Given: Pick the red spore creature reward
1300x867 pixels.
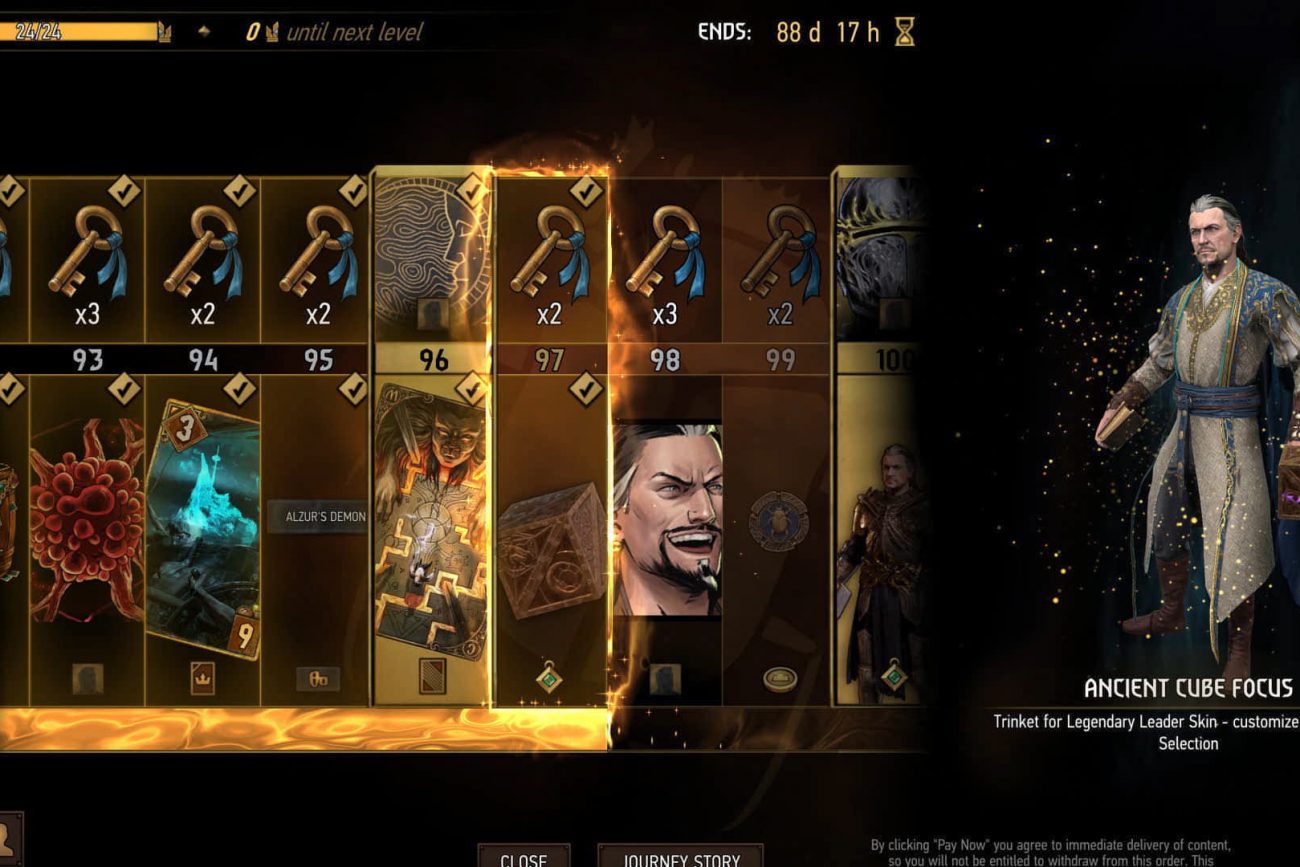Looking at the screenshot, I should tap(87, 520).
